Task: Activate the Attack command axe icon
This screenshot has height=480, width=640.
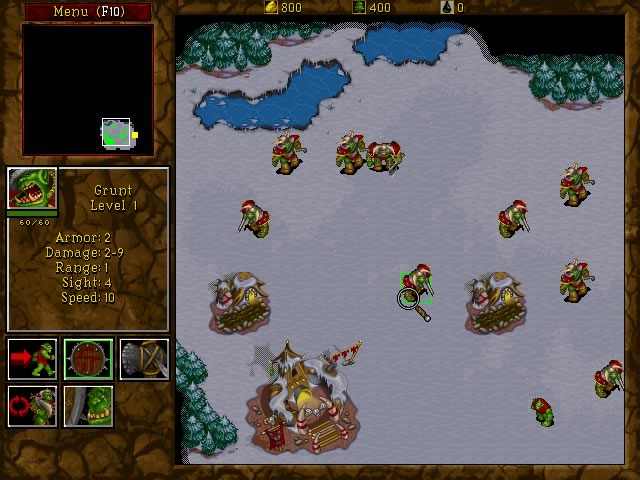Action: (x=144, y=359)
